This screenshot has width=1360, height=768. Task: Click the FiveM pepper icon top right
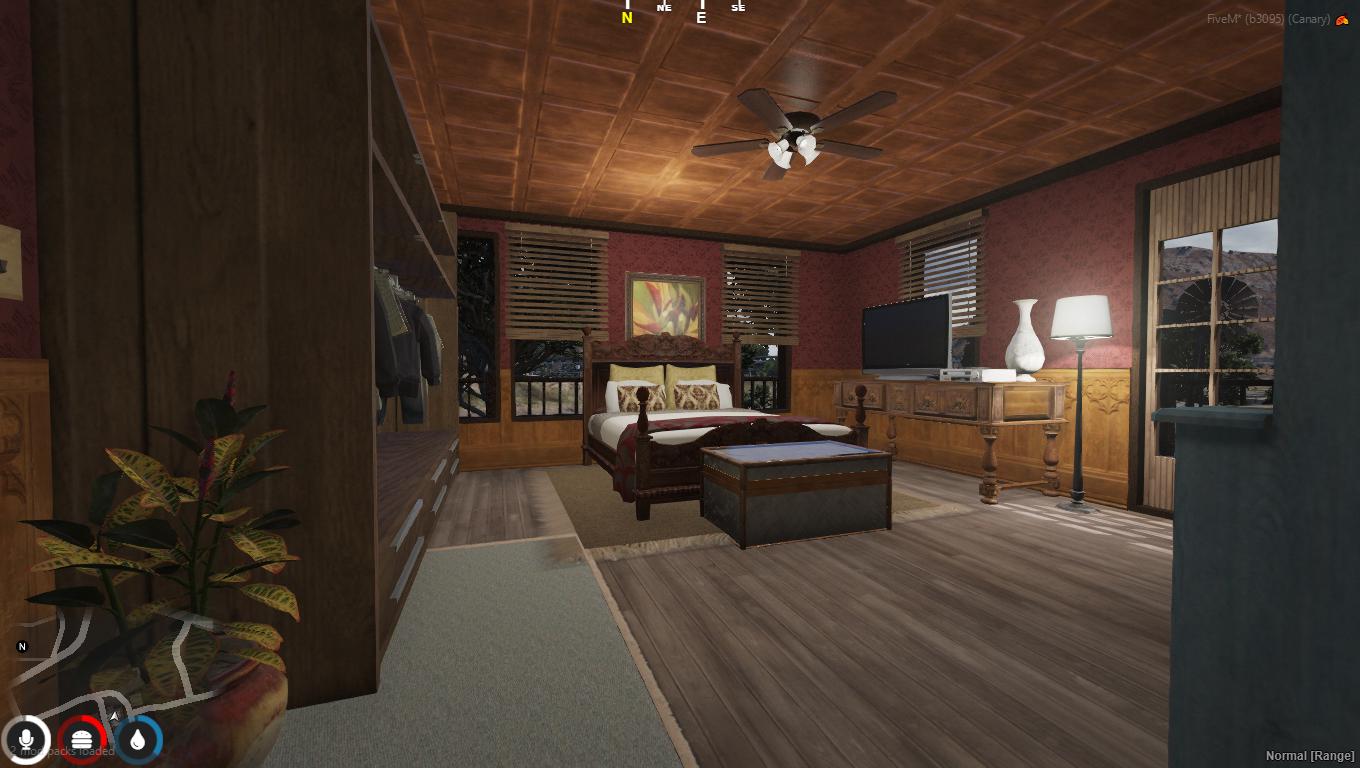click(1340, 17)
